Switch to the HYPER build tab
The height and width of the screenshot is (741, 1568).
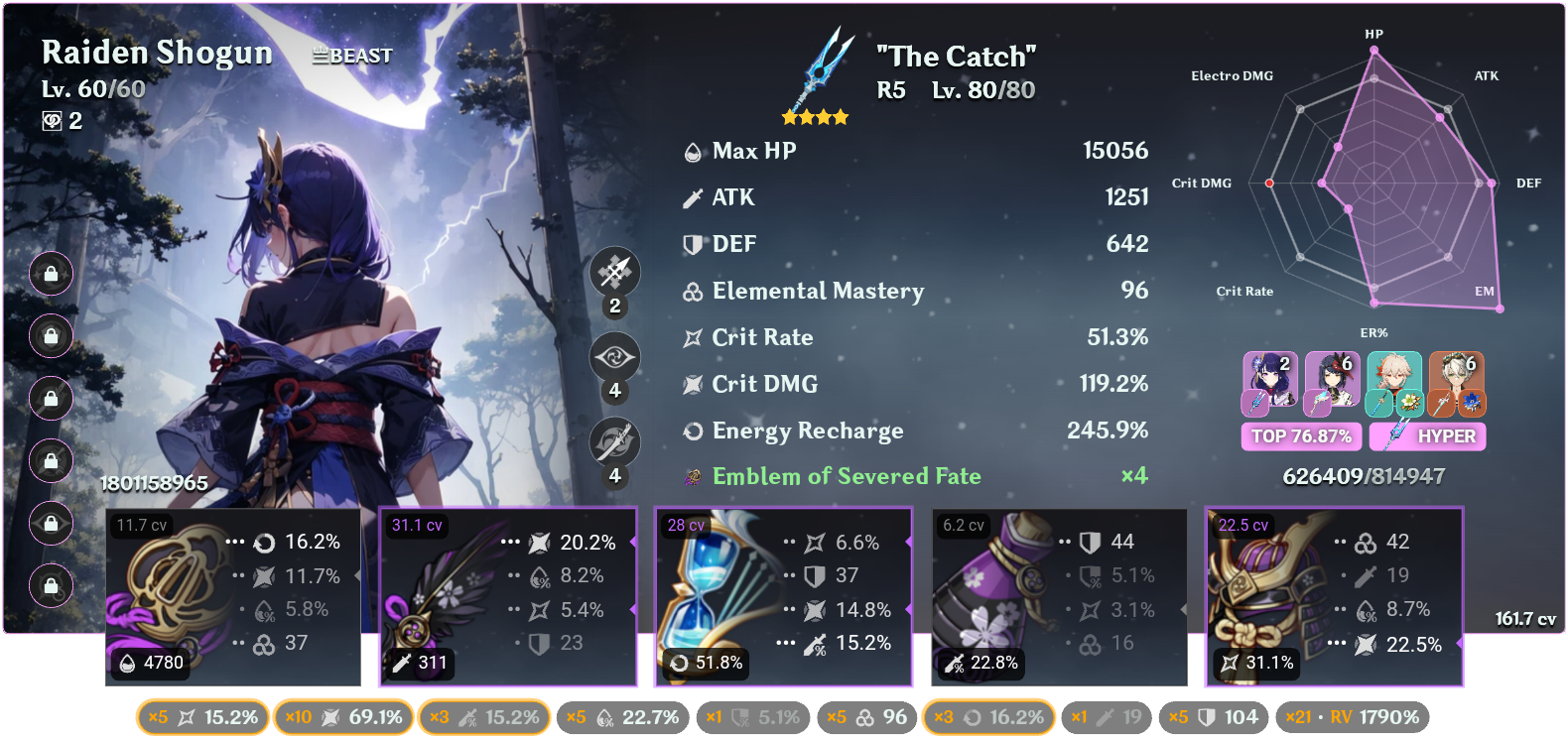pos(1427,435)
